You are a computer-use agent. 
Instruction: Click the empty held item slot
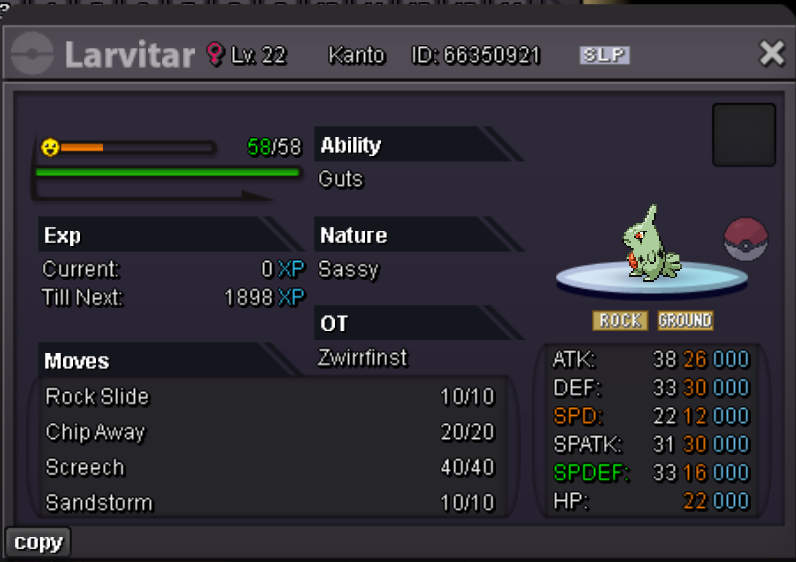(743, 135)
